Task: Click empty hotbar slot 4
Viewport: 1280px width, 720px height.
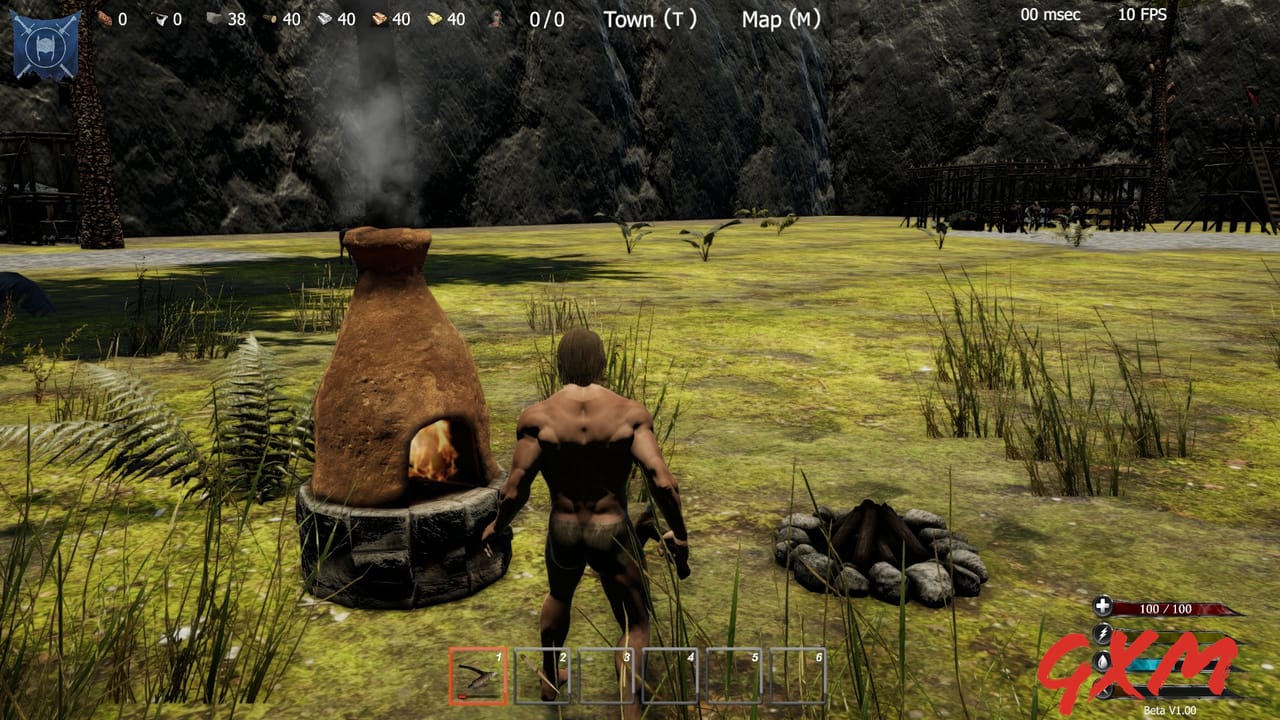Action: [x=670, y=674]
